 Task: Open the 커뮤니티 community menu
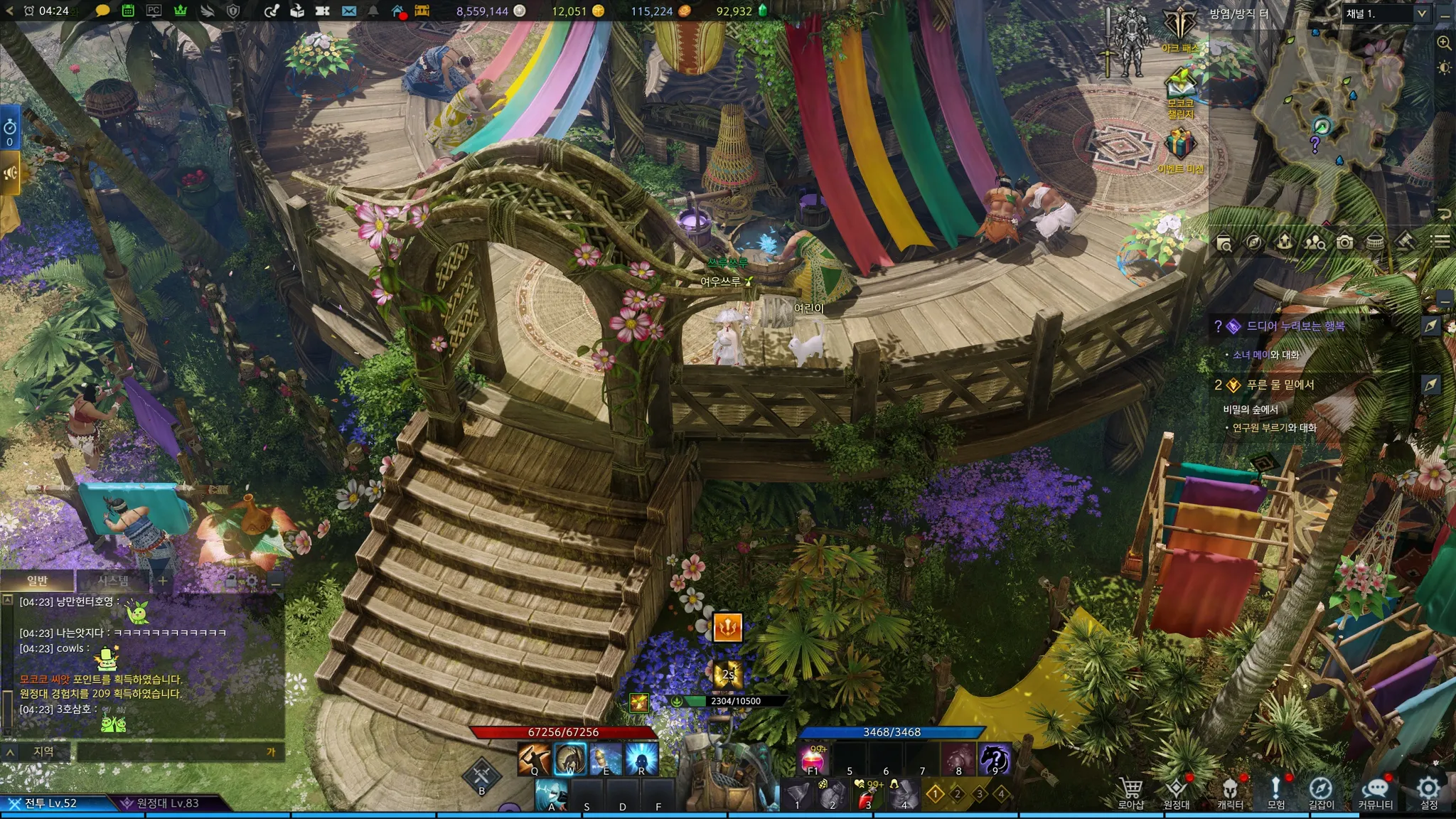click(1375, 790)
